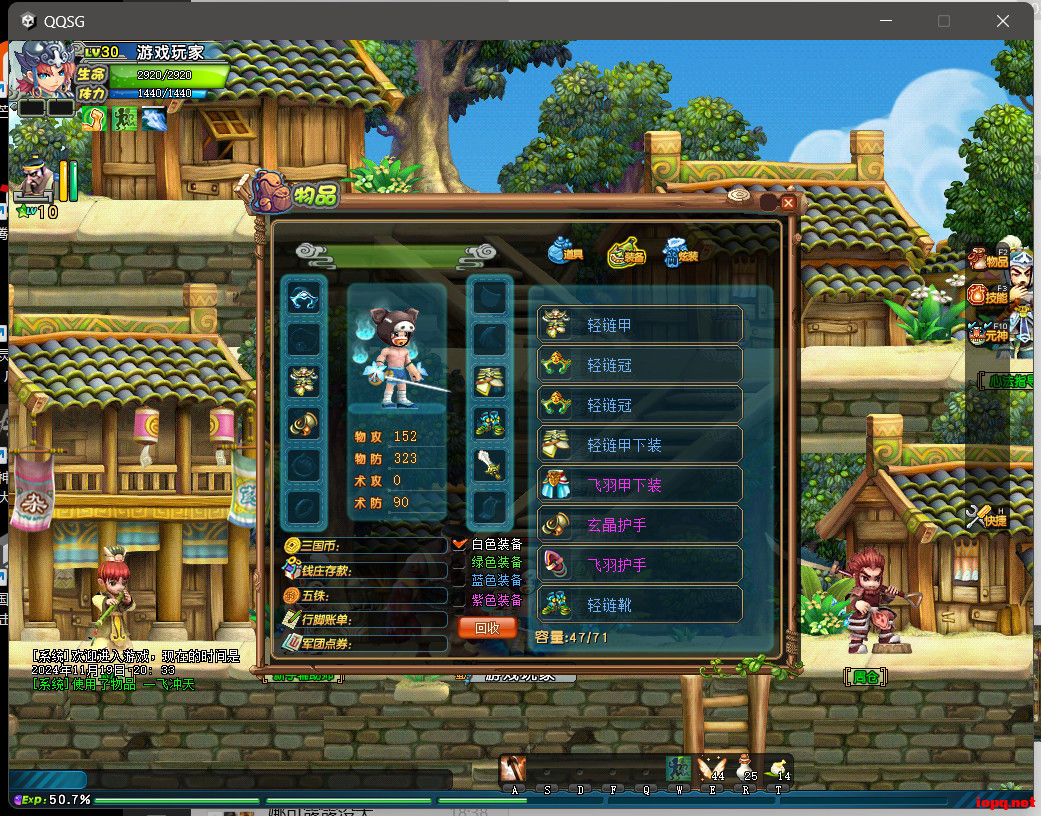
Task: Open the 技能 skills menu
Action: click(x=987, y=295)
